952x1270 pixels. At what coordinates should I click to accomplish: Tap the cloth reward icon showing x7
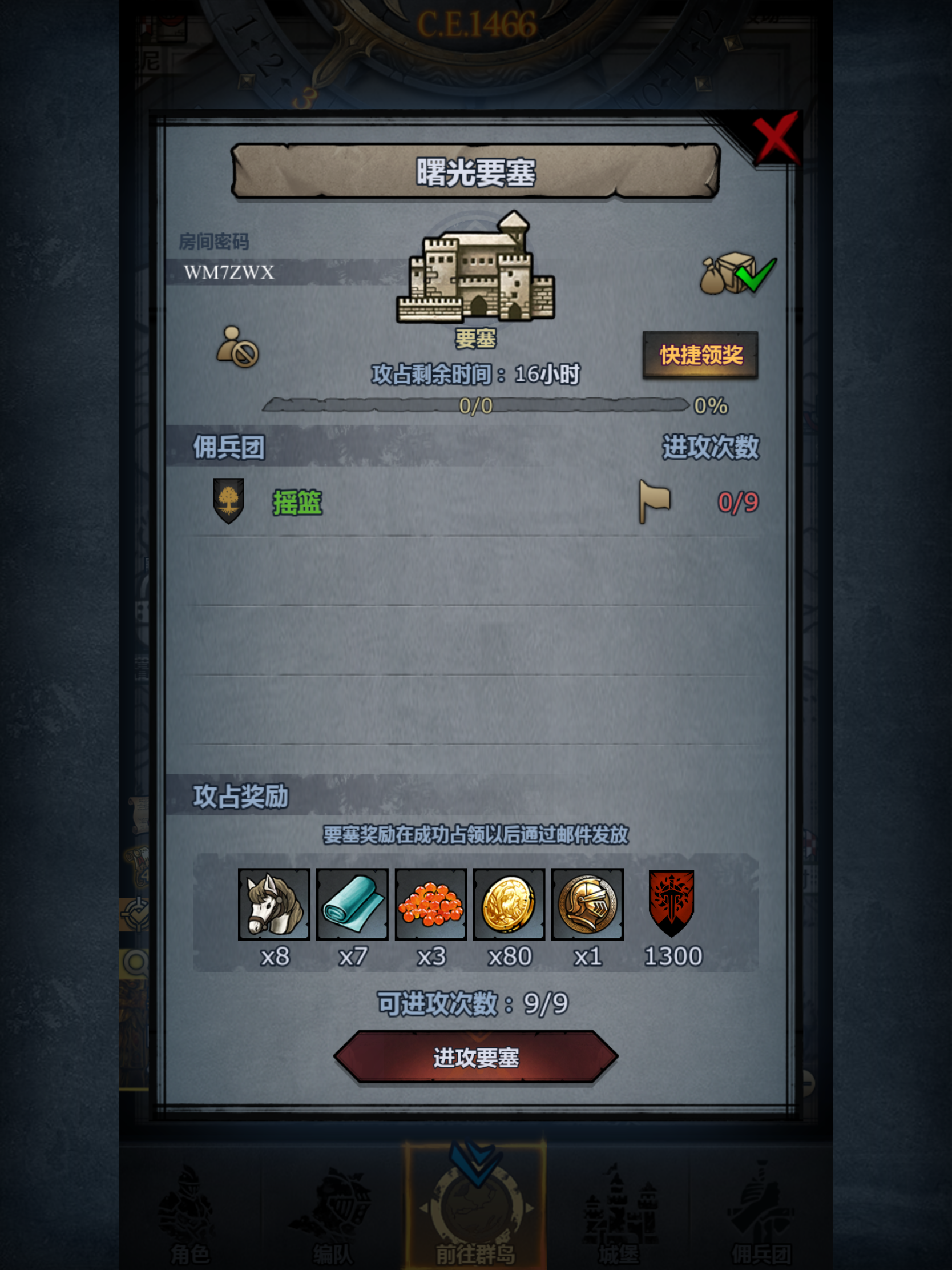(x=352, y=903)
